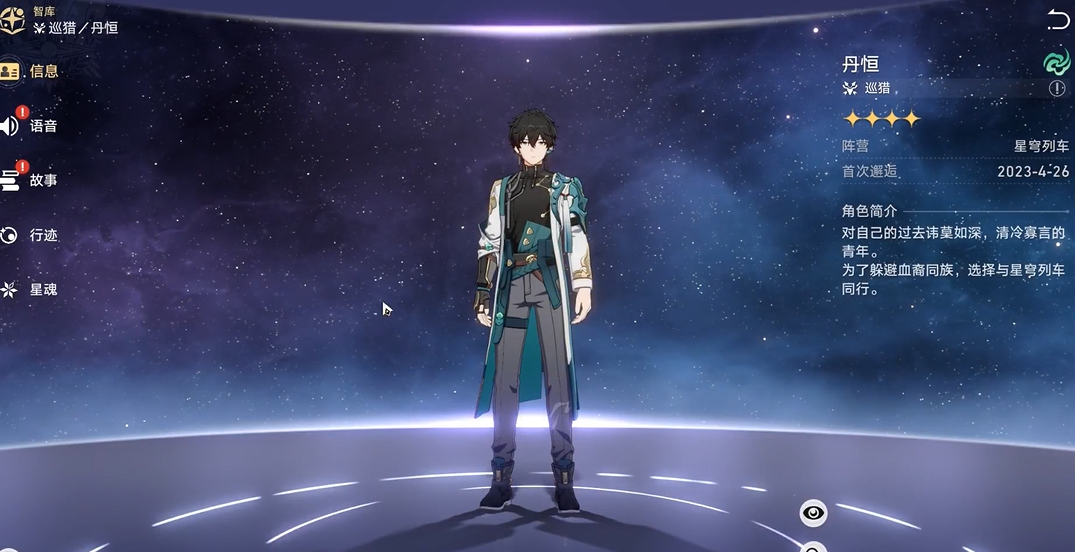Click the green wind element icon
This screenshot has height=552, width=1075.
point(1056,62)
